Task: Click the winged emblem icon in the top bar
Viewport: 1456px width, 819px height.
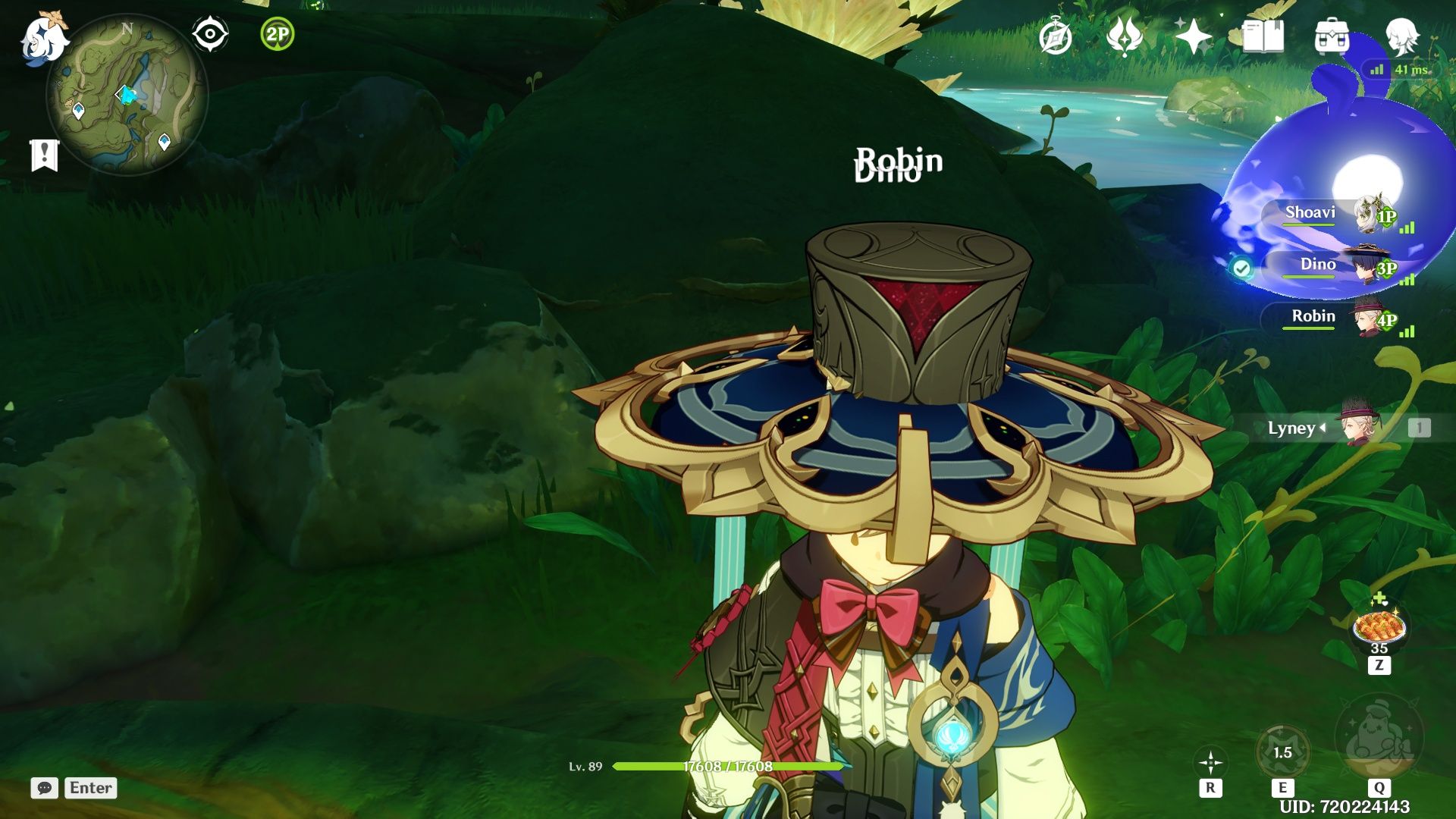Action: pyautogui.click(x=1126, y=34)
